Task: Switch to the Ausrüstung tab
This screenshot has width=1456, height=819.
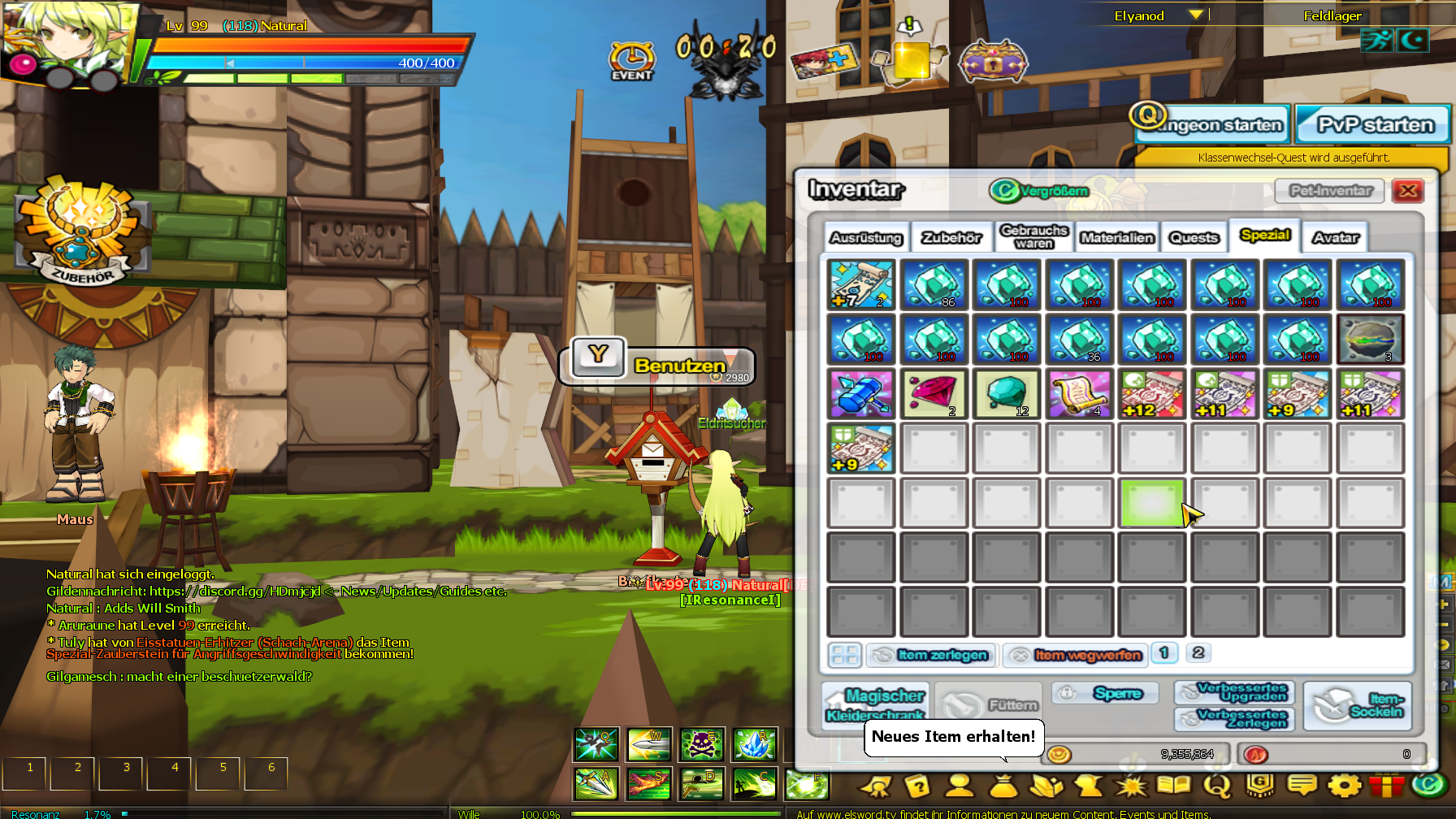Action: [866, 237]
